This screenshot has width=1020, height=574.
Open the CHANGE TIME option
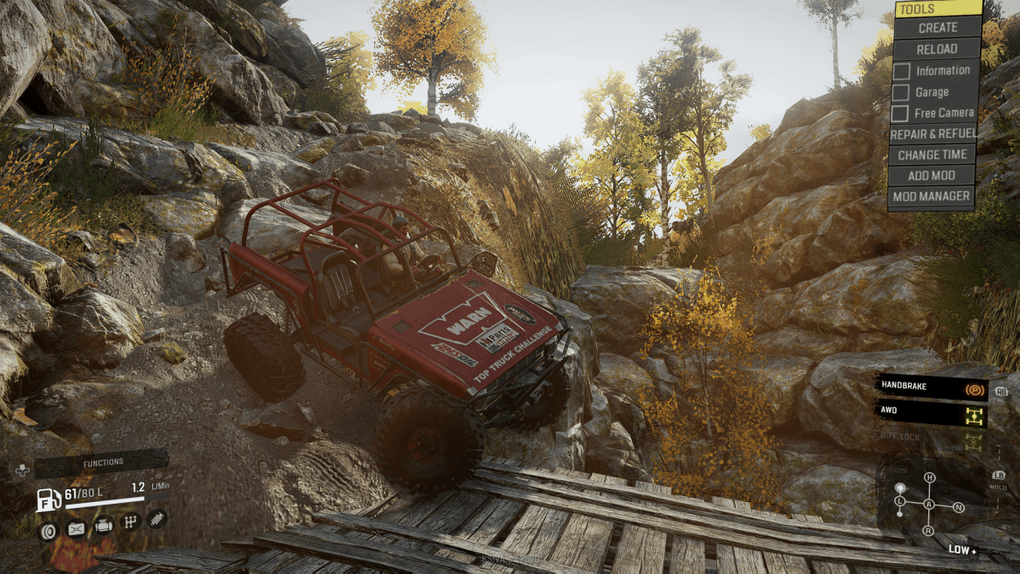(932, 155)
